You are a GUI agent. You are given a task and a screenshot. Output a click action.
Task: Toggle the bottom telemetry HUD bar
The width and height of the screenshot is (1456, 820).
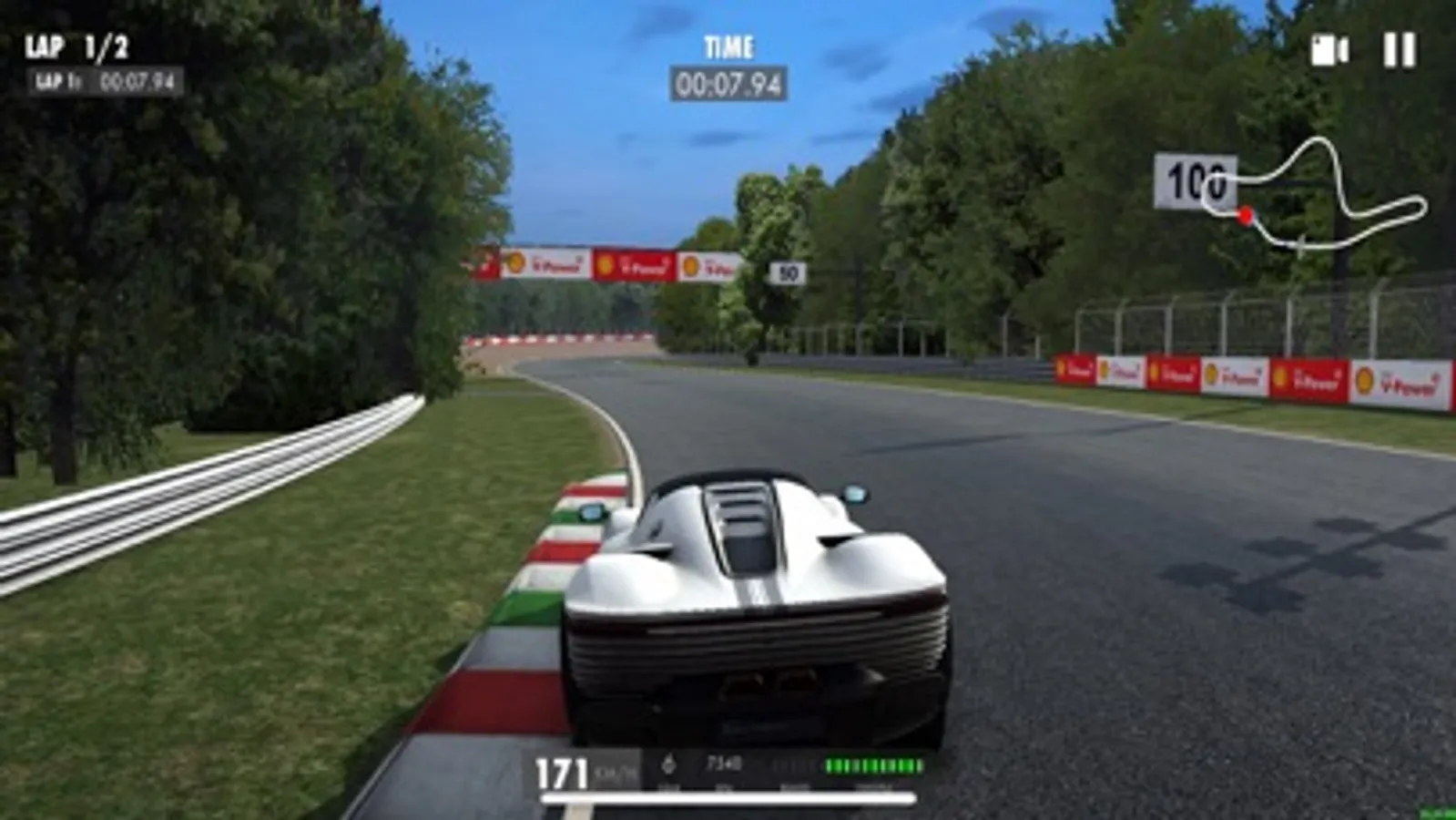coord(728,770)
